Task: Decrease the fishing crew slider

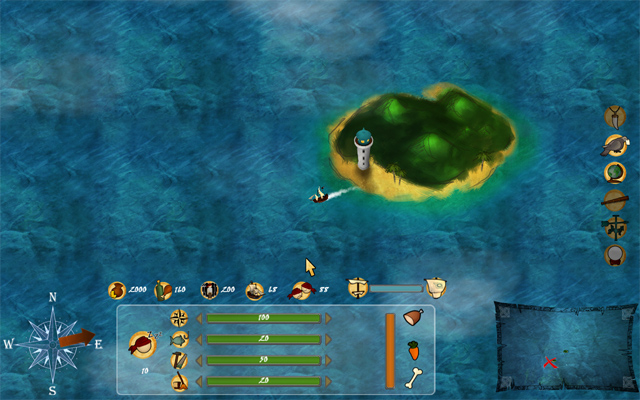Action: [x=198, y=339]
